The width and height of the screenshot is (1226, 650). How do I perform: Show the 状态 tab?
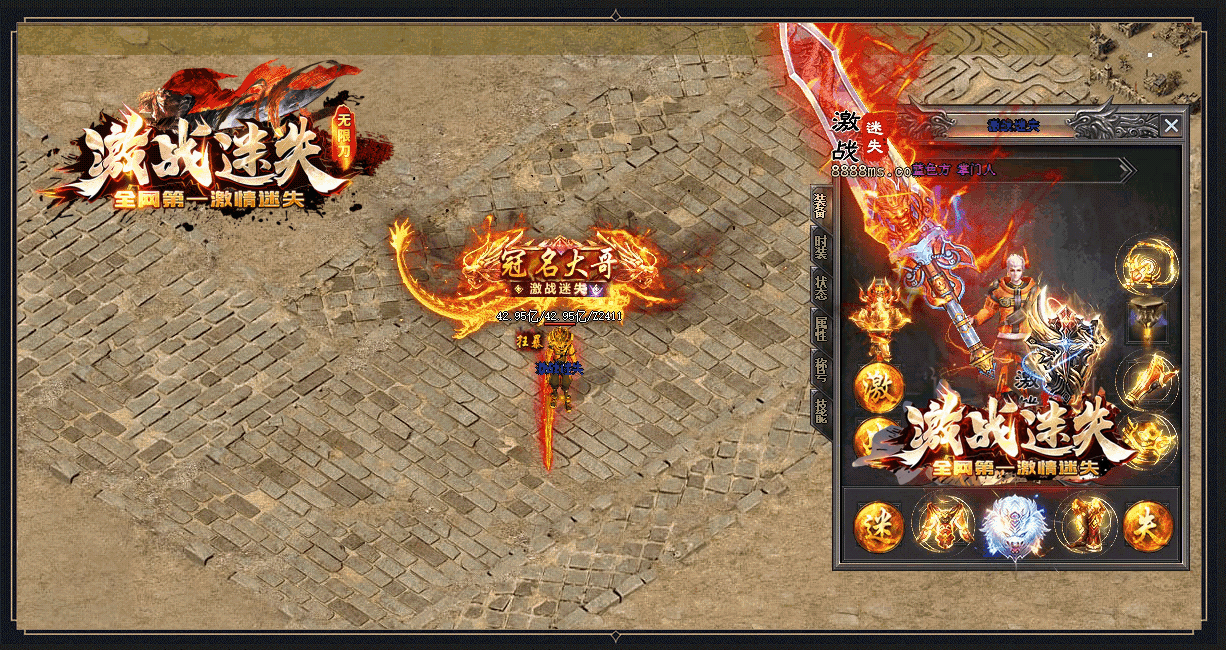(821, 287)
